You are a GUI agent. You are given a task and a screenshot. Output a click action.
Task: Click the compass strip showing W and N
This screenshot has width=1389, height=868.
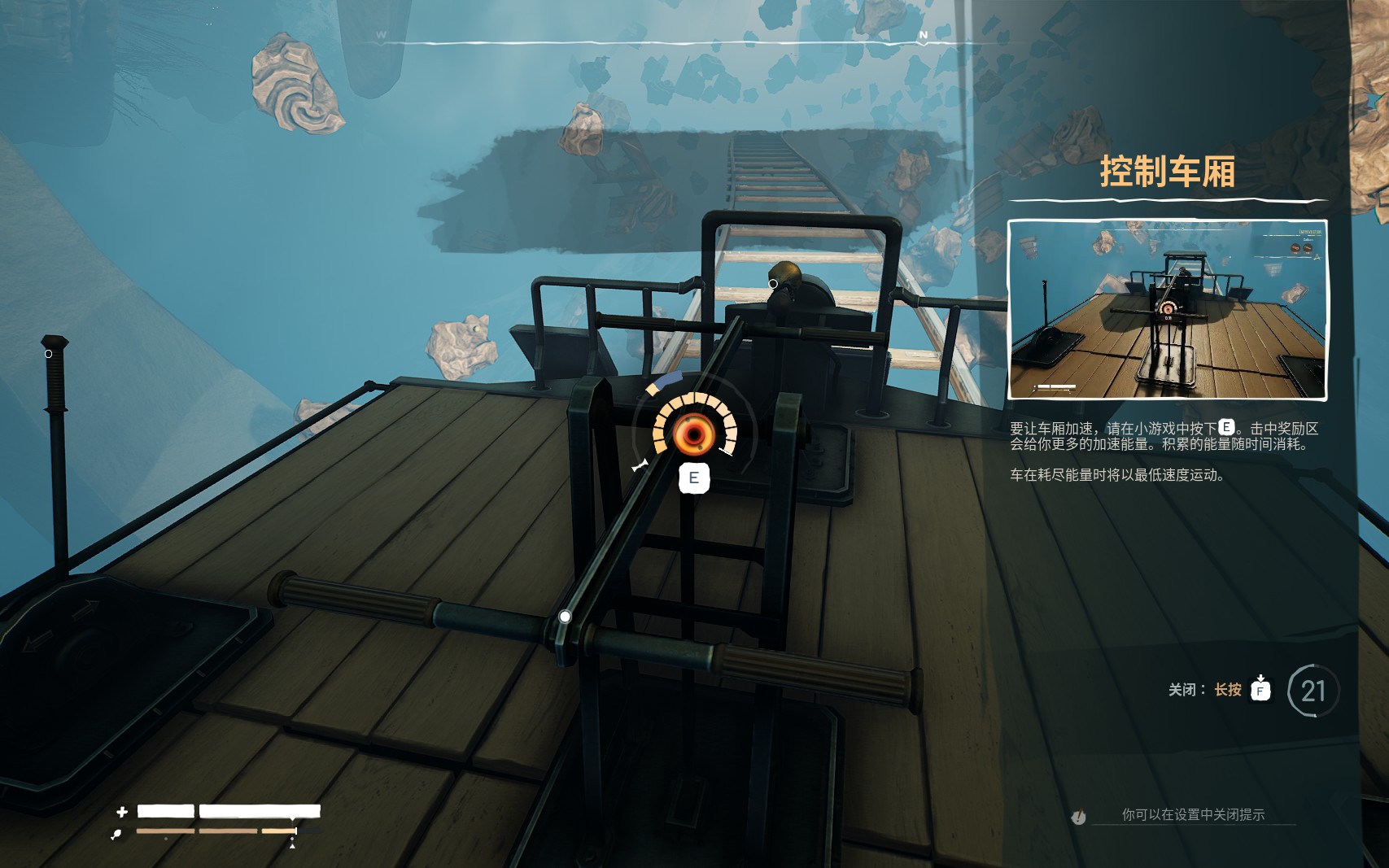651,37
